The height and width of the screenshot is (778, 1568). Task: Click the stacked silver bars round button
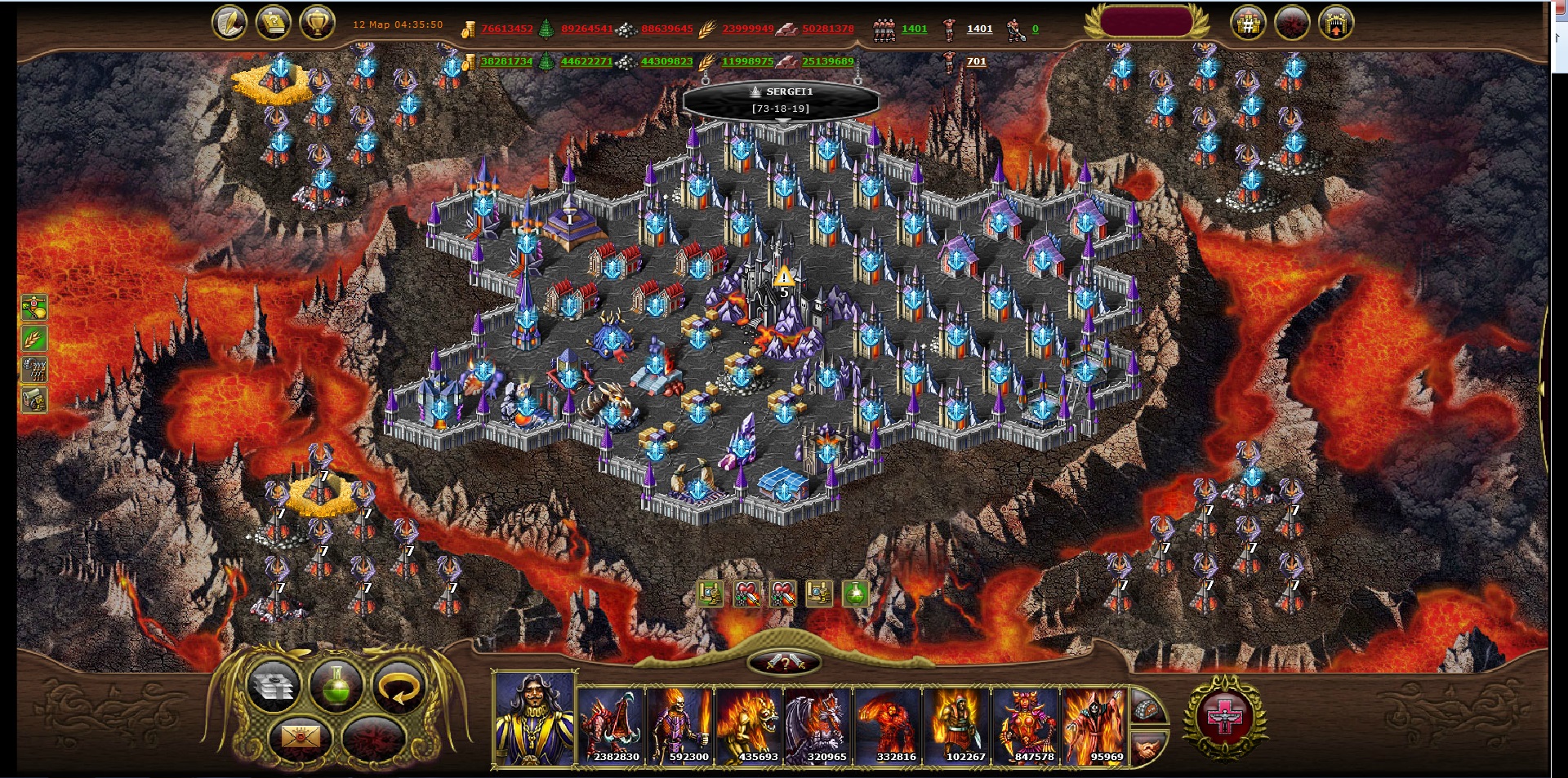coord(274,686)
